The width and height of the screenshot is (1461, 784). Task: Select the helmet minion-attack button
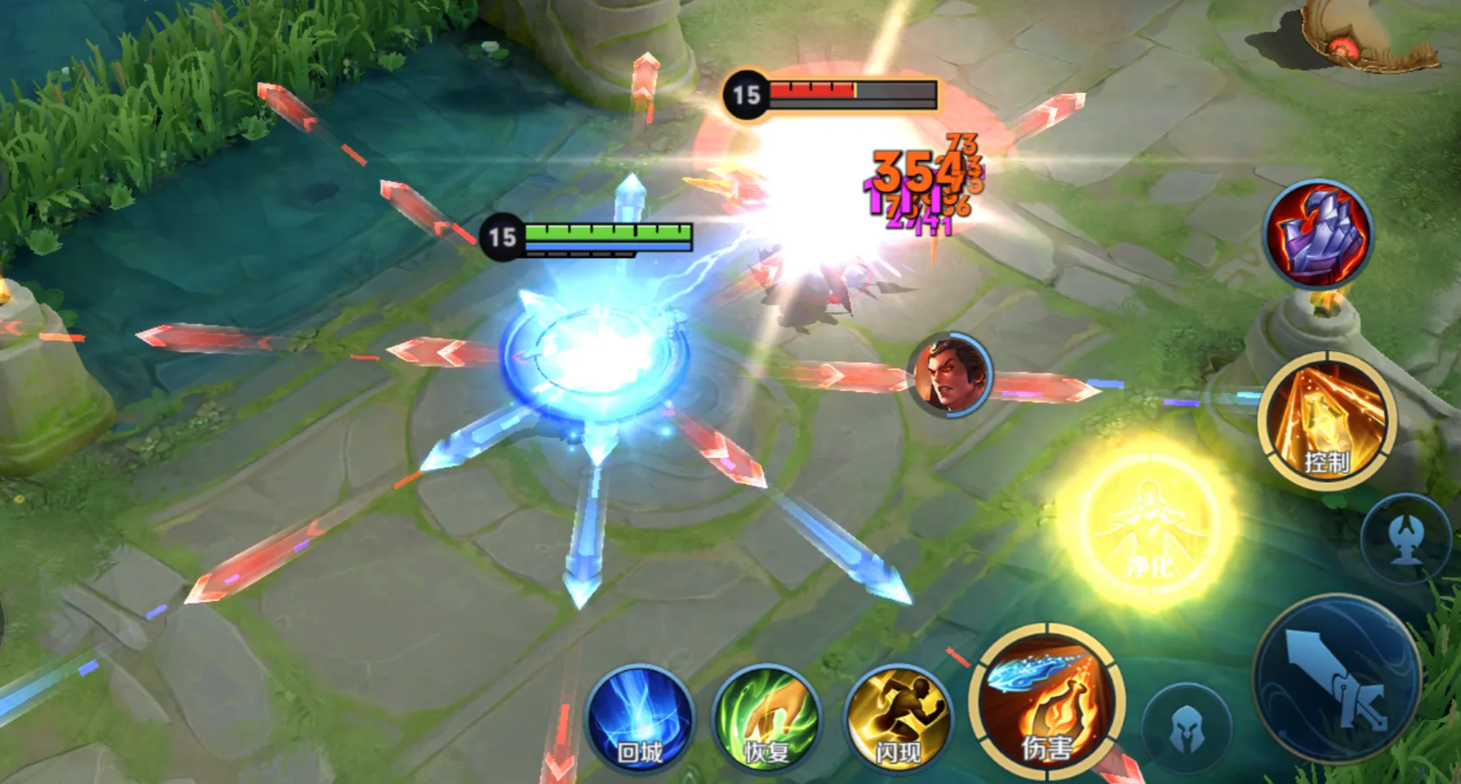tap(1187, 729)
